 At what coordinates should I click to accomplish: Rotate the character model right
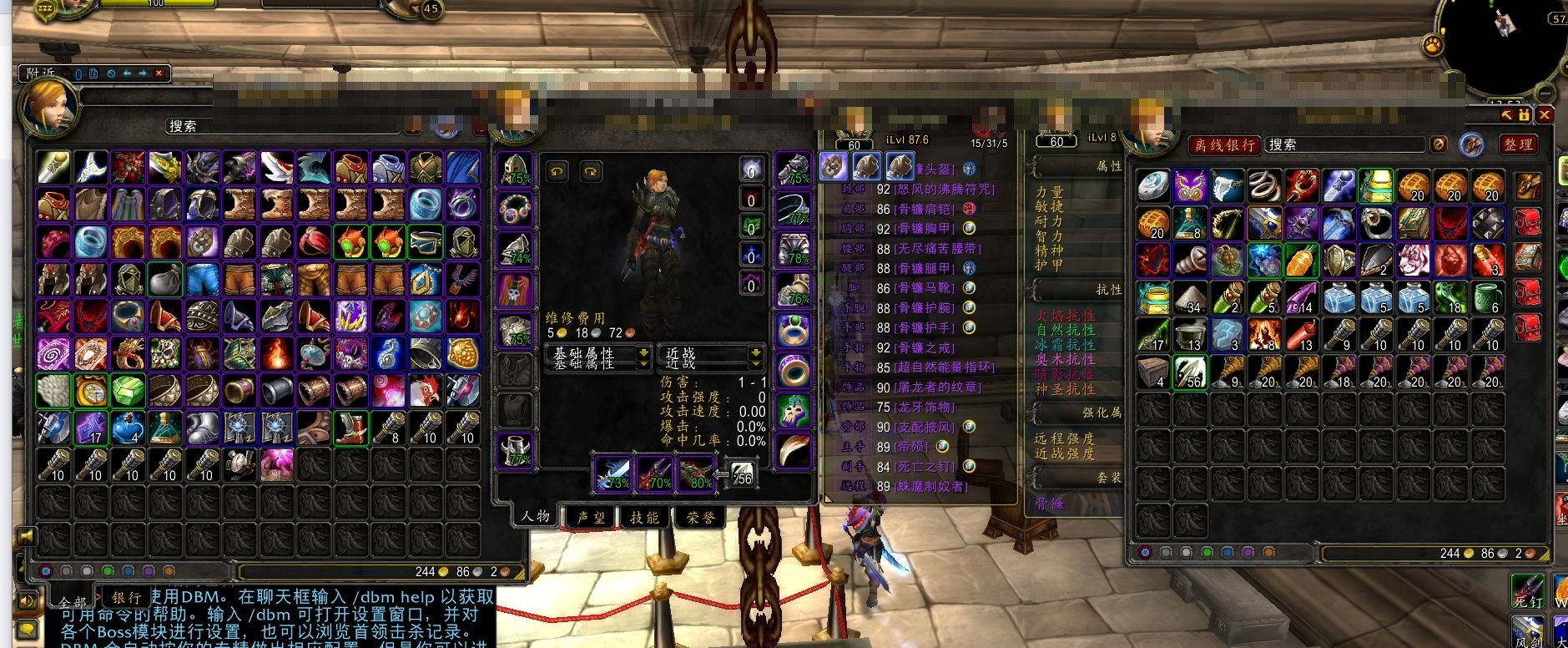tap(591, 172)
